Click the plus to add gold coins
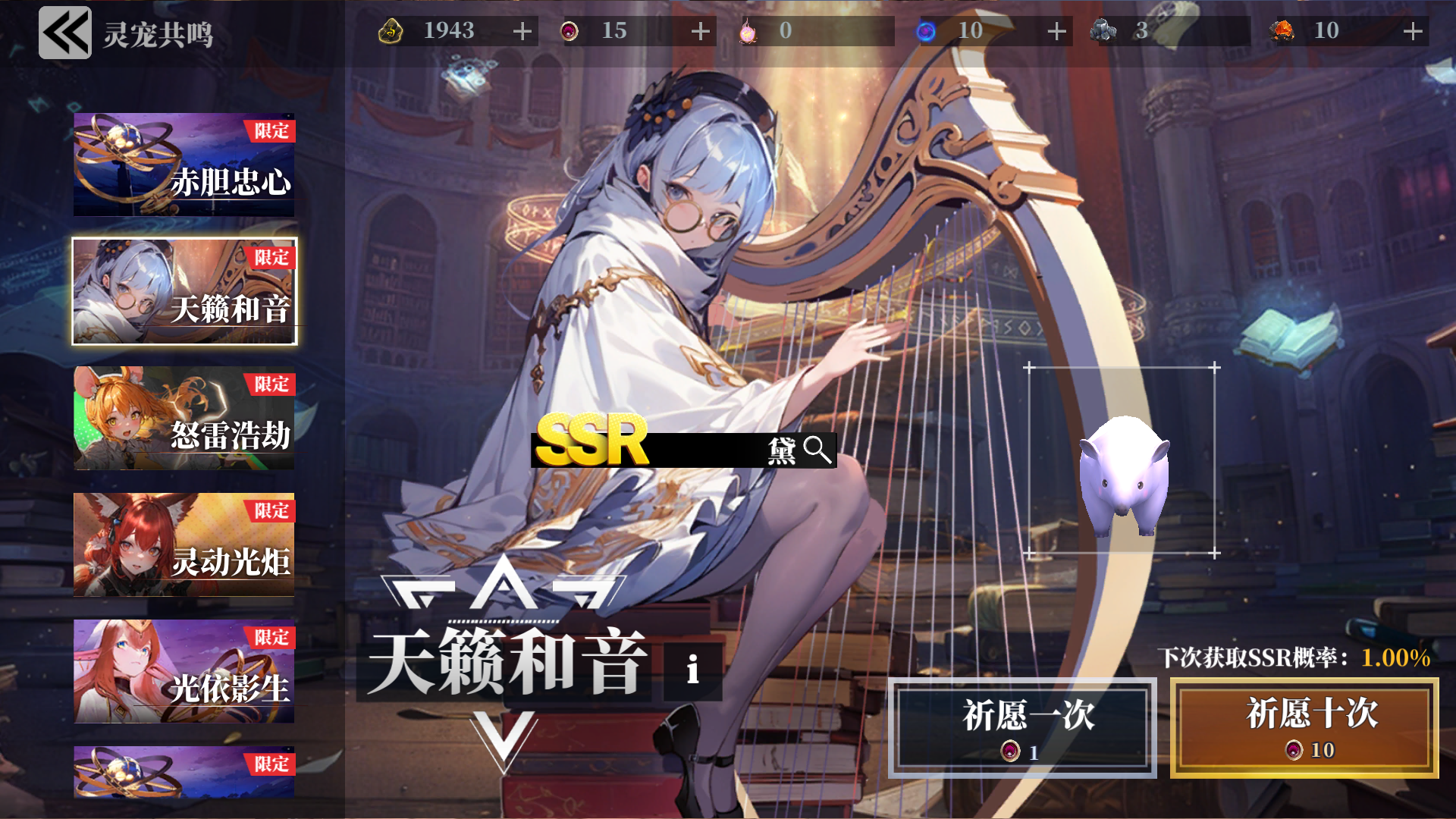 [521, 31]
